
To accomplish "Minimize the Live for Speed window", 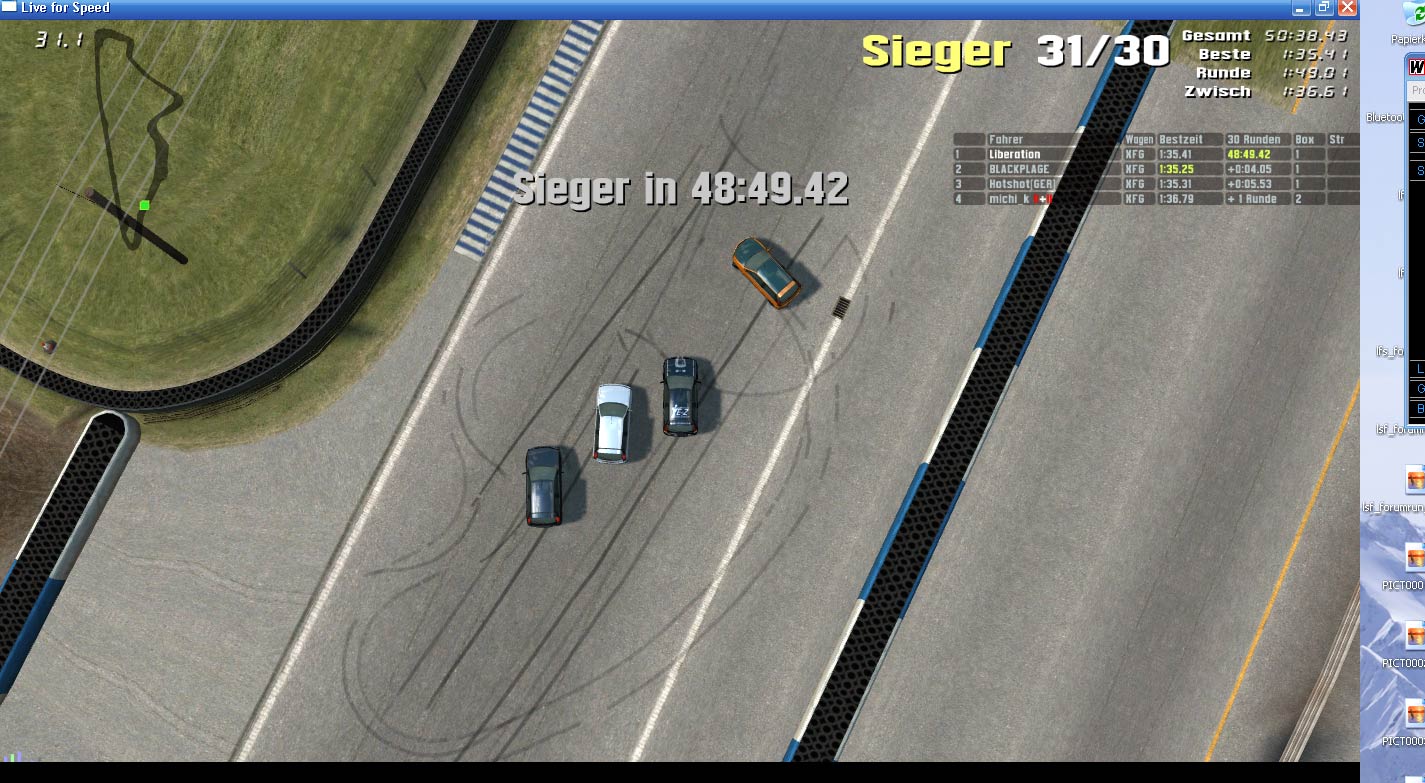I will tap(1301, 8).
